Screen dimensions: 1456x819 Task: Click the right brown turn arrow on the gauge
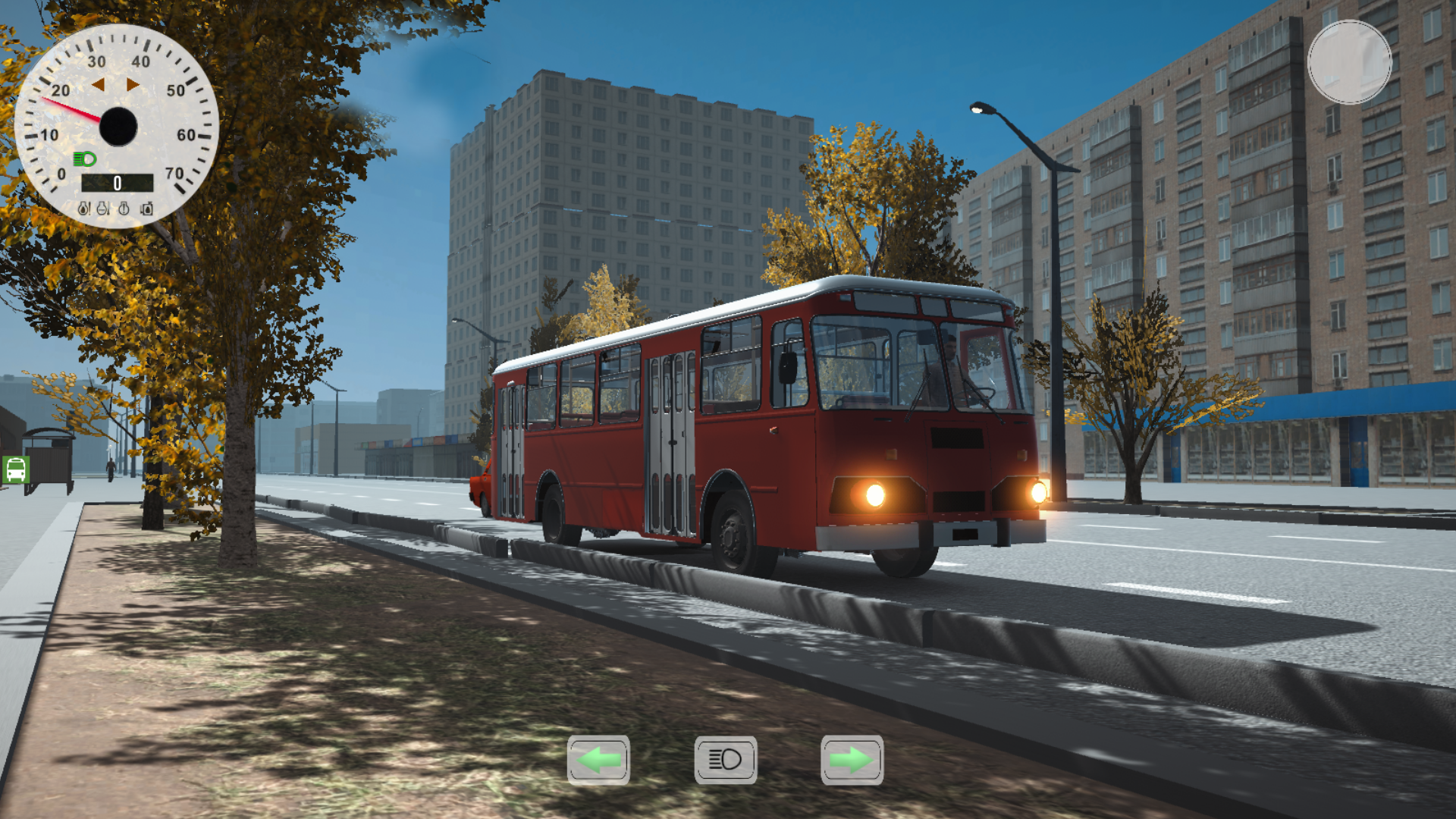(133, 83)
